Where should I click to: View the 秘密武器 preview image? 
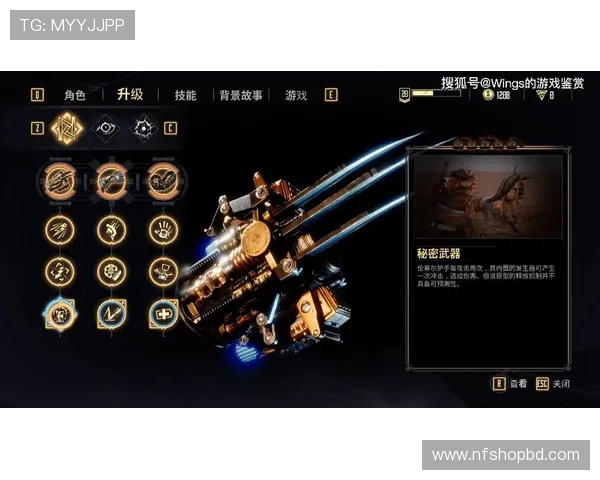(487, 196)
